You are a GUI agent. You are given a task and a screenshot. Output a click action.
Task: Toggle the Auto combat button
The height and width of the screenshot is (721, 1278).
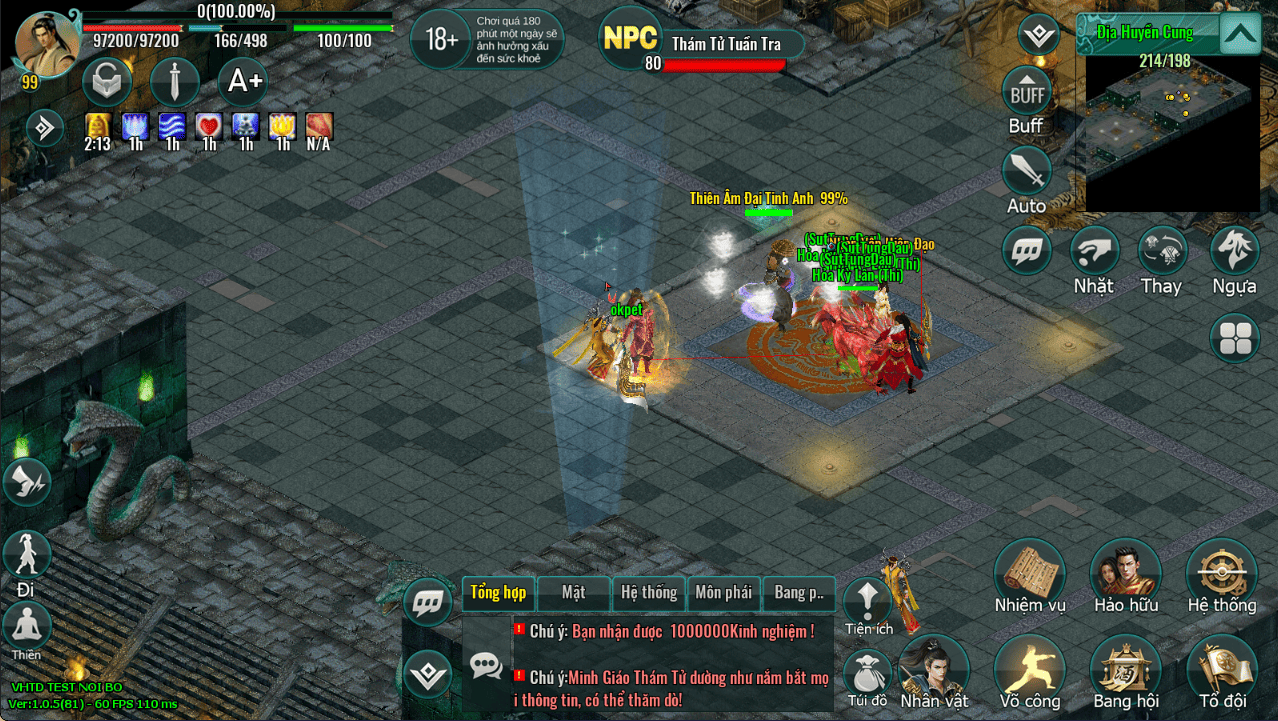(x=1027, y=172)
